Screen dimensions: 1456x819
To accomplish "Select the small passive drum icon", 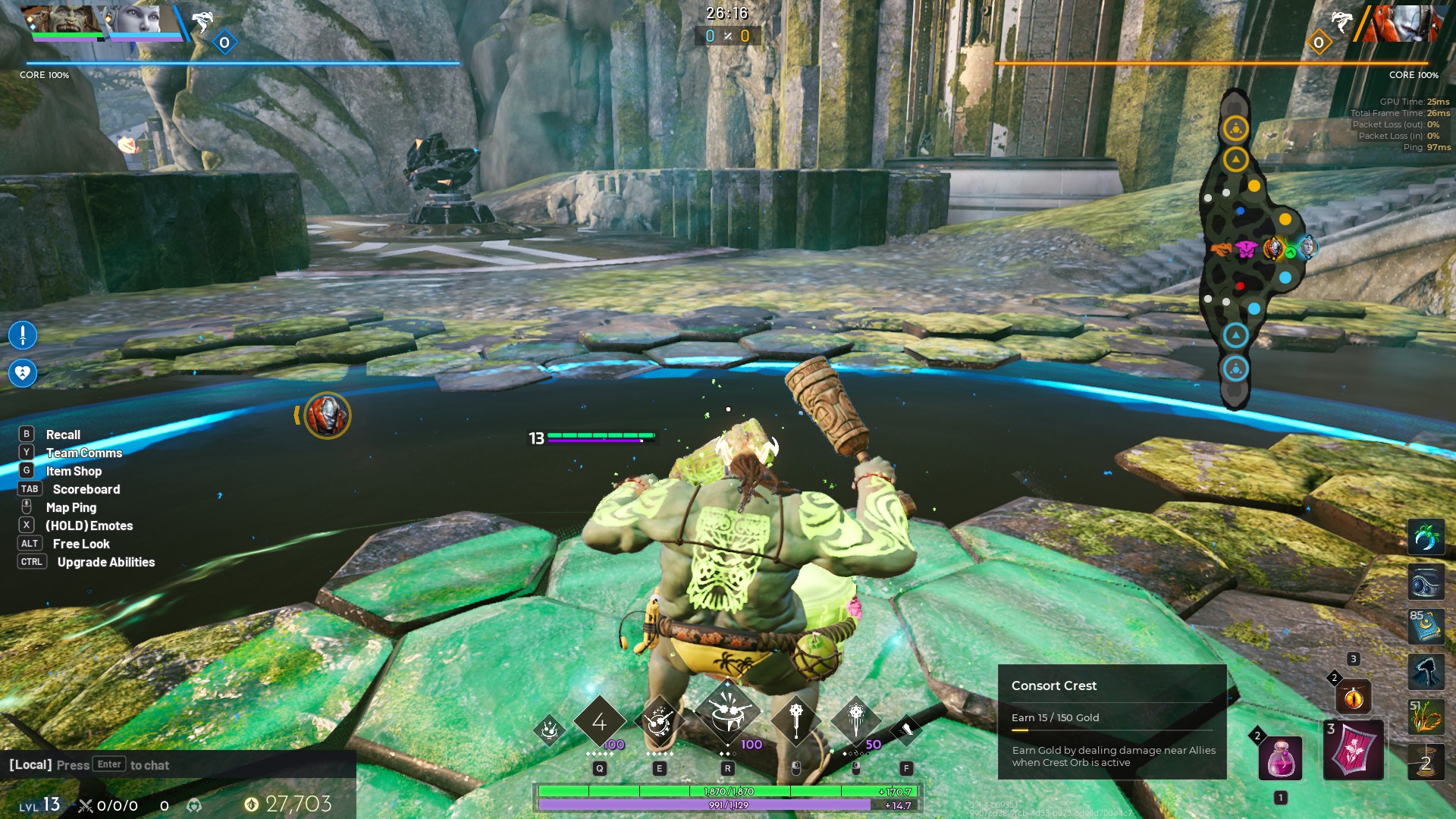I will pos(550,730).
